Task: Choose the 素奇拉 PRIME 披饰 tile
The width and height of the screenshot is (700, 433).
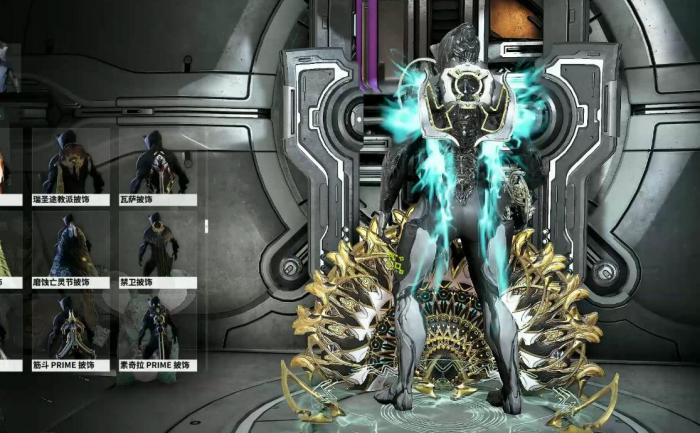Action: (x=156, y=330)
